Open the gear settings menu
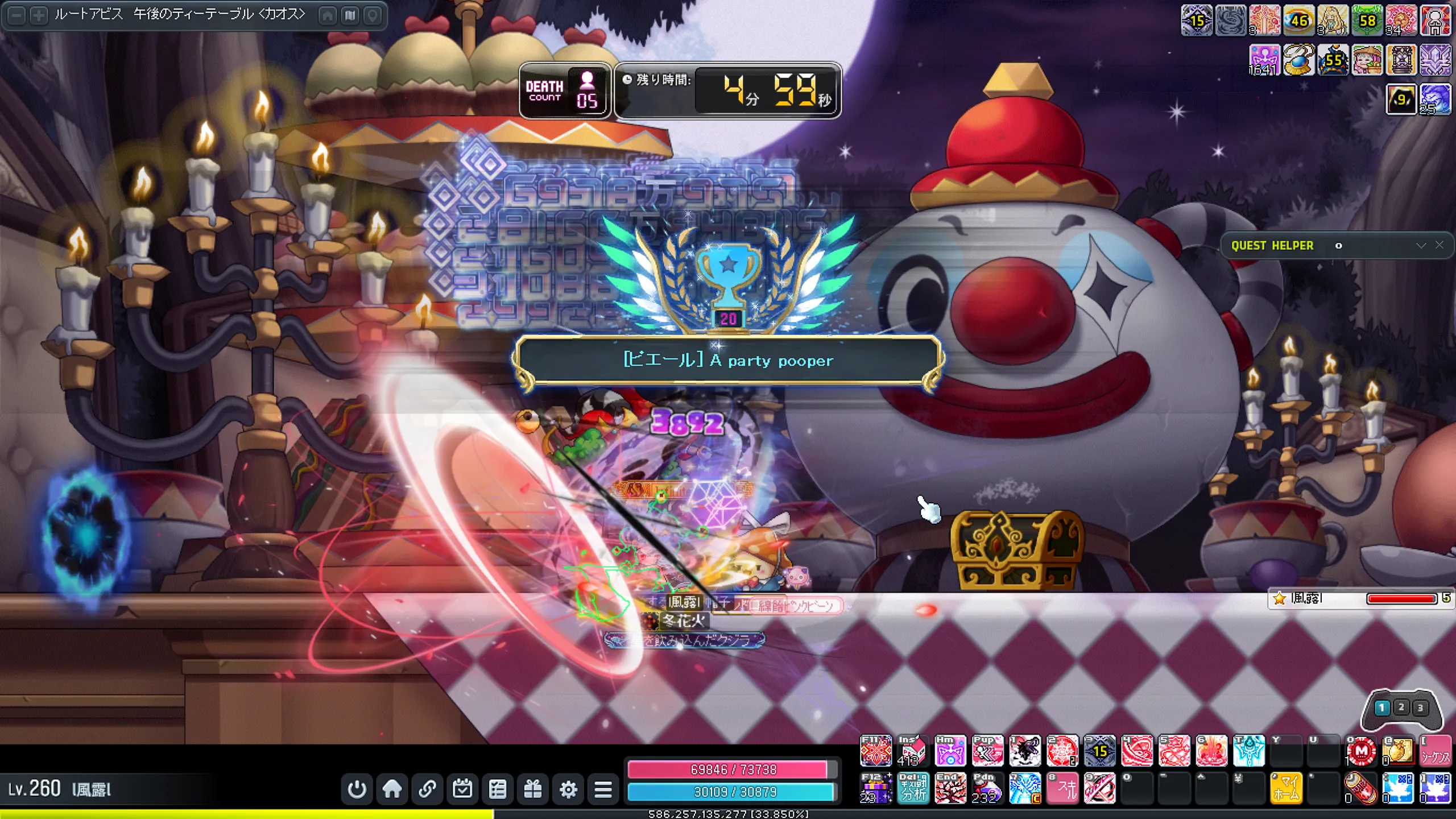The height and width of the screenshot is (819, 1456). pos(568,789)
